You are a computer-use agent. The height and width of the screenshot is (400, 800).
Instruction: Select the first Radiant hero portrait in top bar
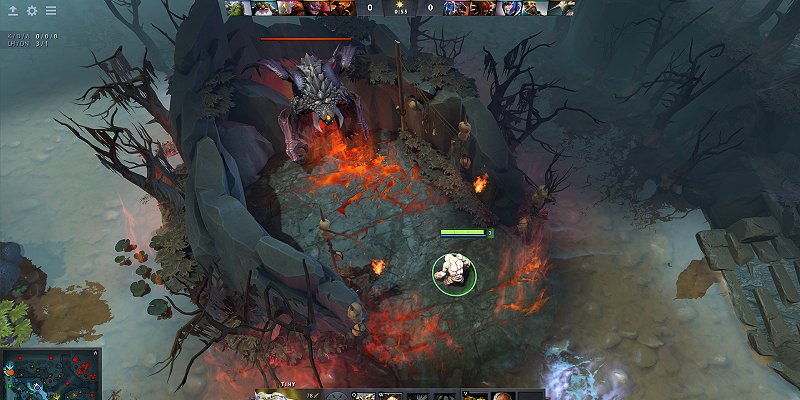(235, 7)
